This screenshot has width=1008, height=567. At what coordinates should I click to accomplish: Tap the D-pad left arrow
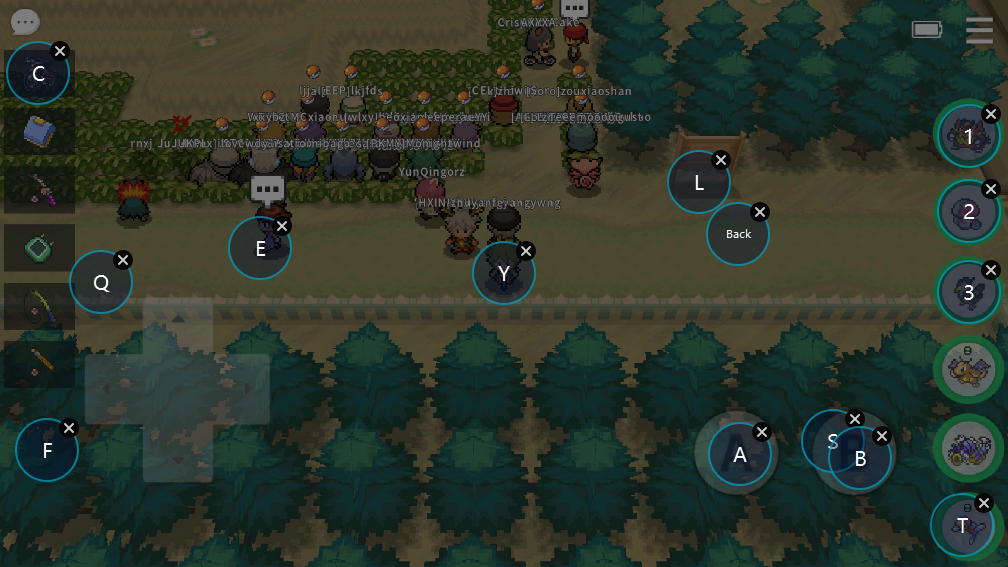coord(111,388)
